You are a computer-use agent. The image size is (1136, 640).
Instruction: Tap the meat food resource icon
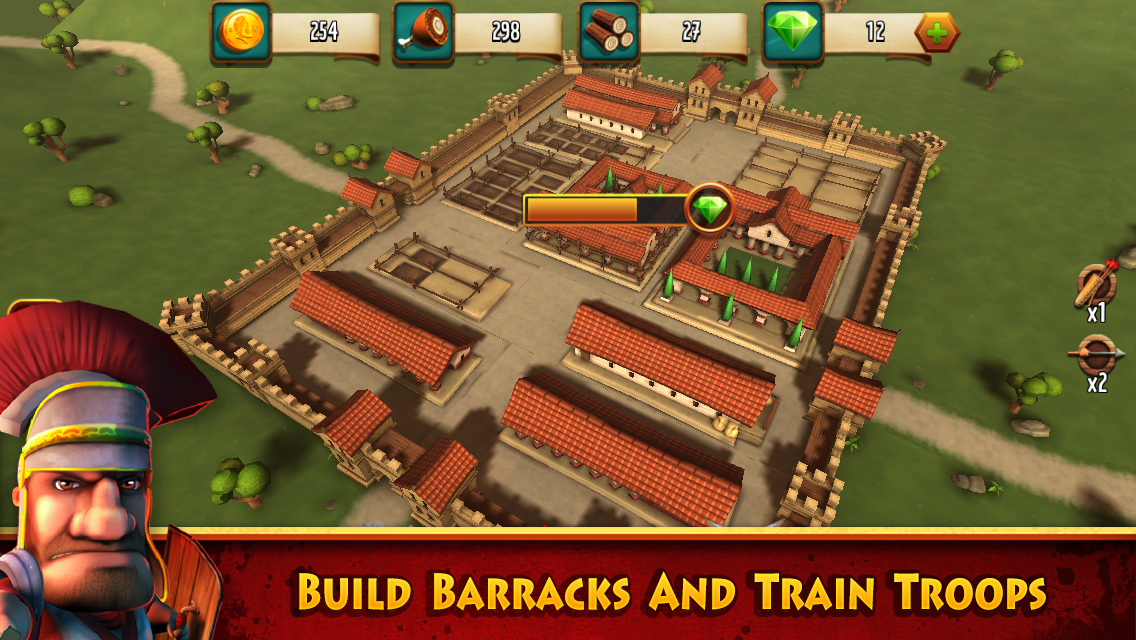[x=423, y=32]
